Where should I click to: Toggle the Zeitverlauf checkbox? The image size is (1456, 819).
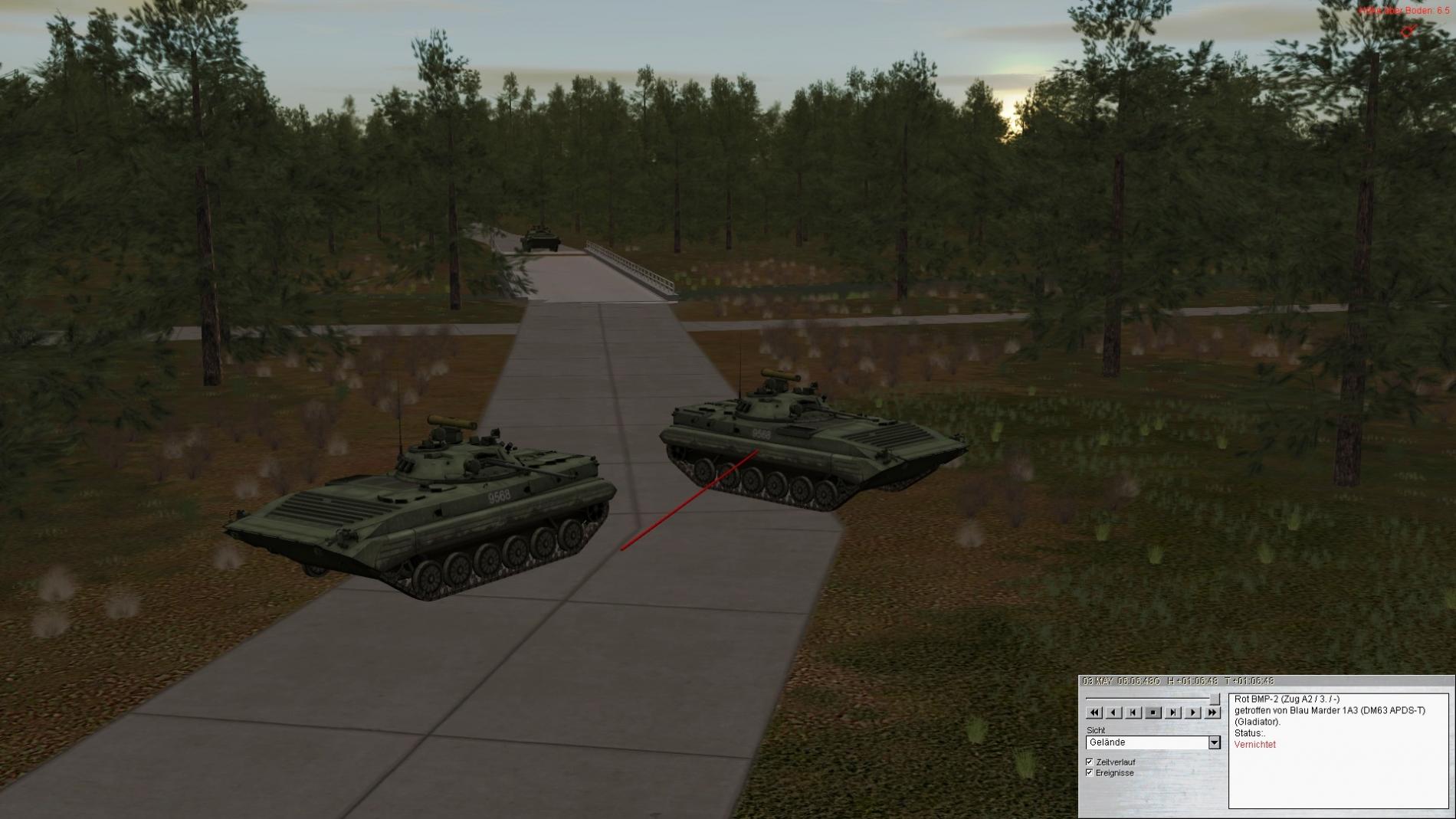point(1090,762)
